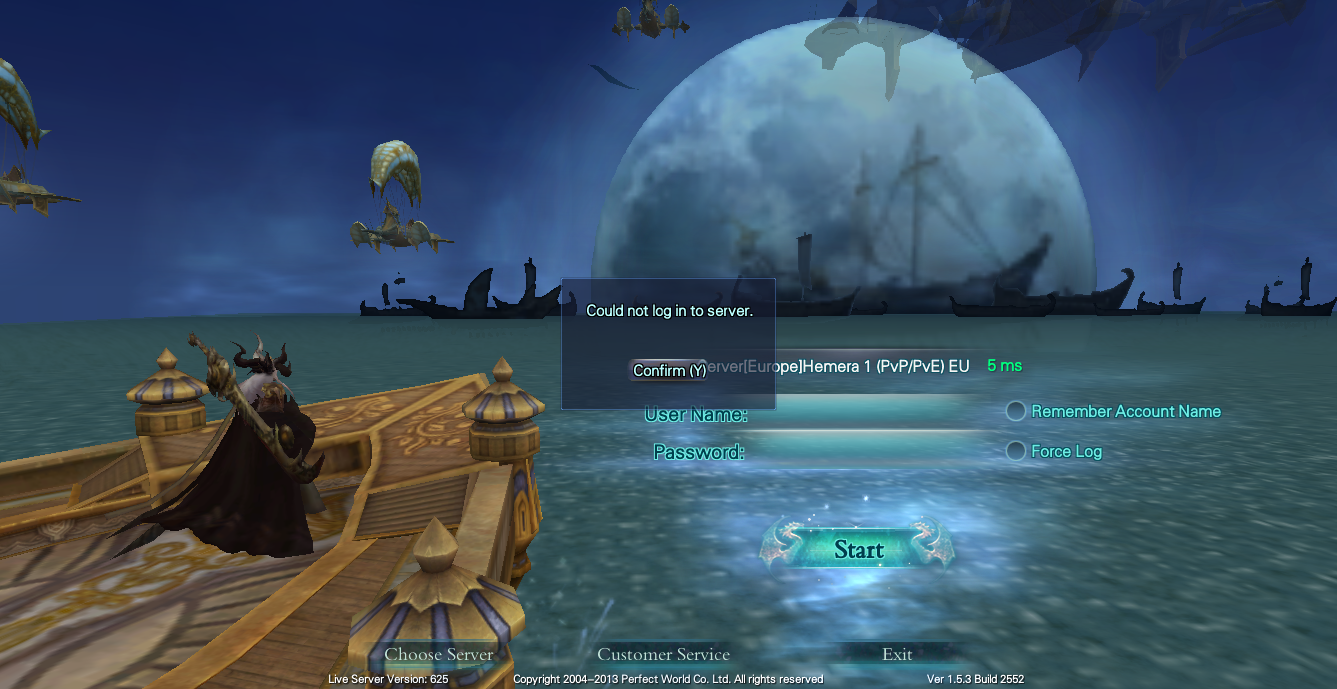Enable the Force Log option
This screenshot has height=689, width=1337.
pyautogui.click(x=1016, y=451)
